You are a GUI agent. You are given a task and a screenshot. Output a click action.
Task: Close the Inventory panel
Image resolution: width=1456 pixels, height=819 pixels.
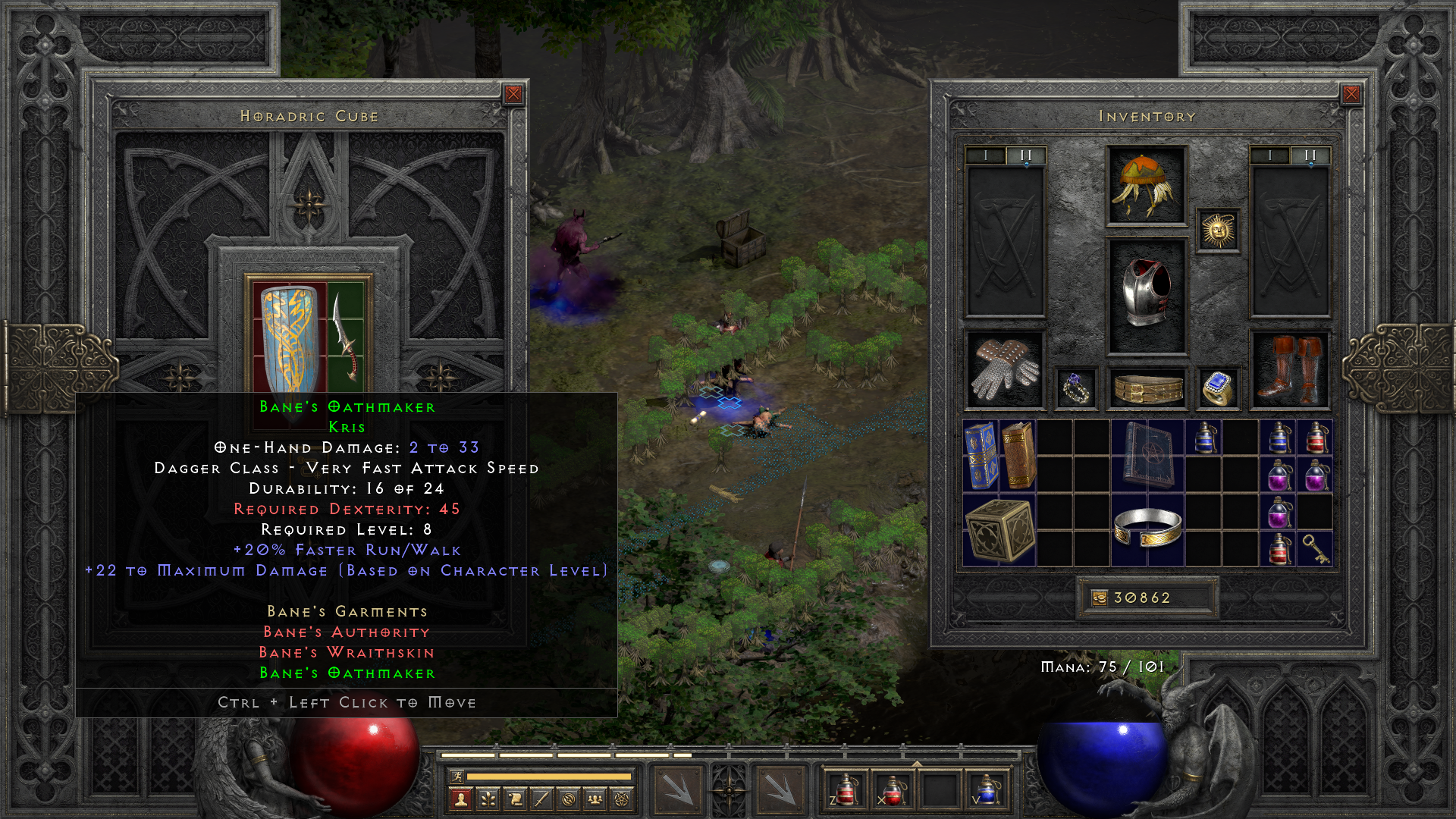(1351, 94)
